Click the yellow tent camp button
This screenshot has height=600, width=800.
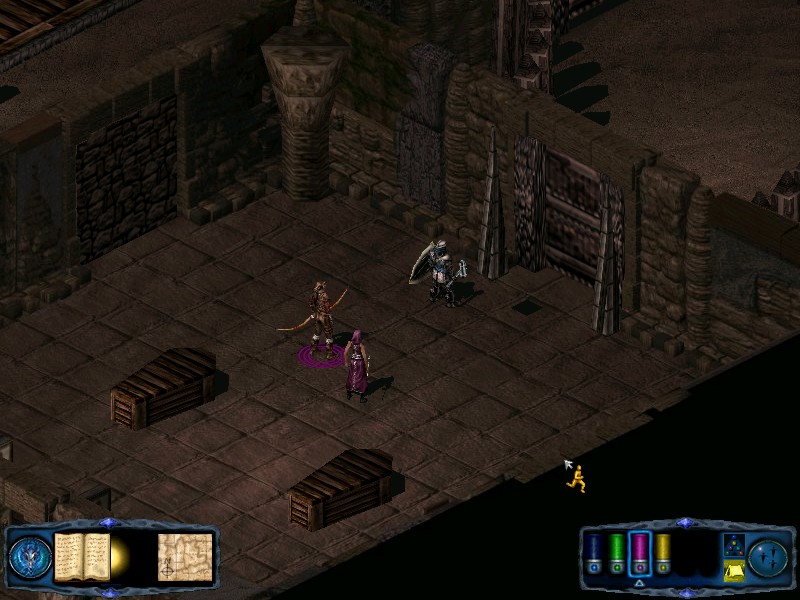(x=733, y=570)
